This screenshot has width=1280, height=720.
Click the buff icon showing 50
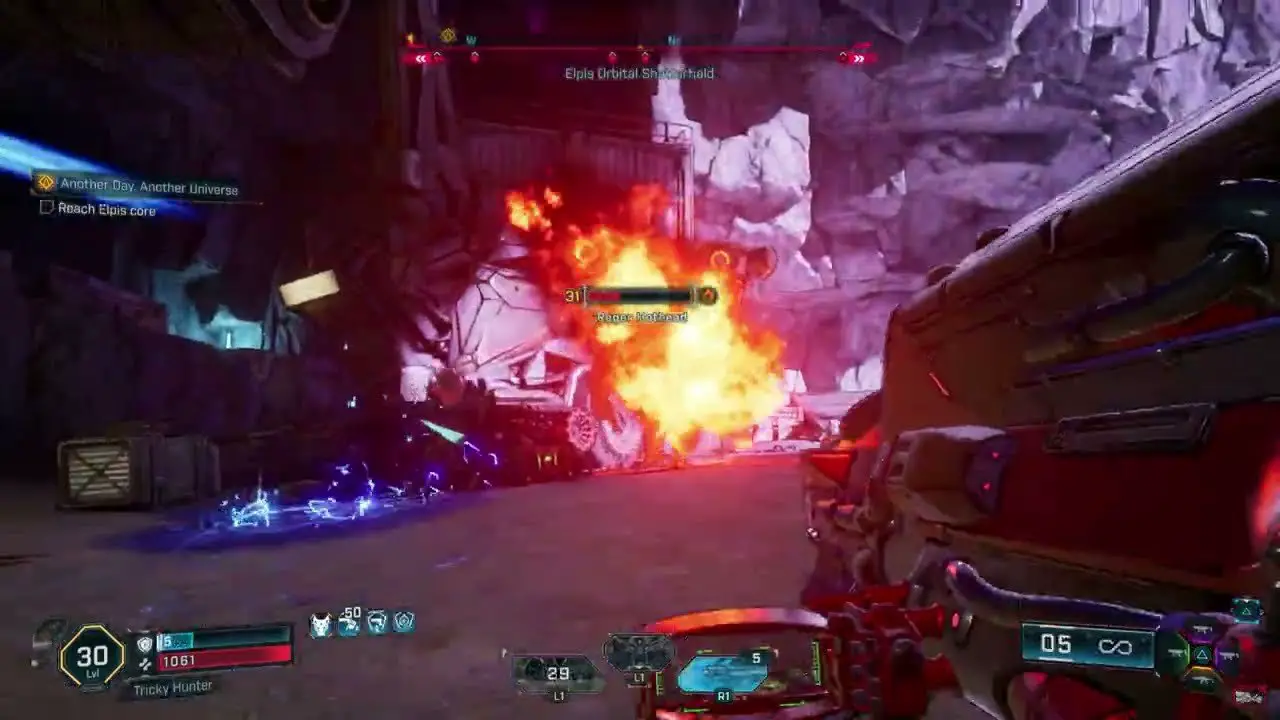click(x=349, y=622)
